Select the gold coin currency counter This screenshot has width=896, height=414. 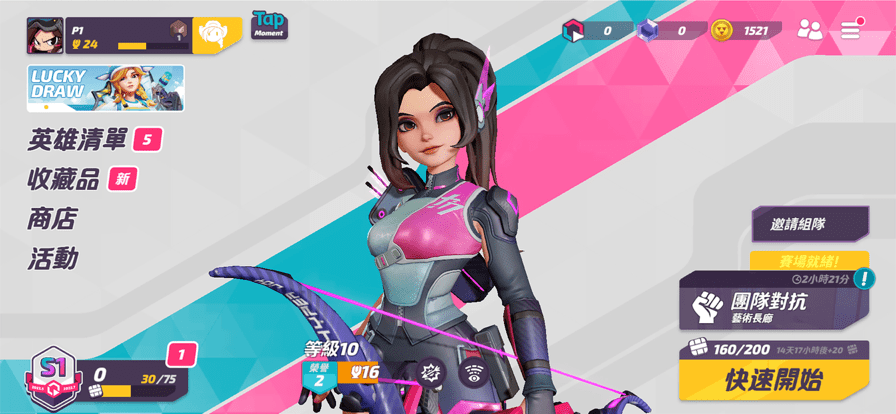(745, 31)
